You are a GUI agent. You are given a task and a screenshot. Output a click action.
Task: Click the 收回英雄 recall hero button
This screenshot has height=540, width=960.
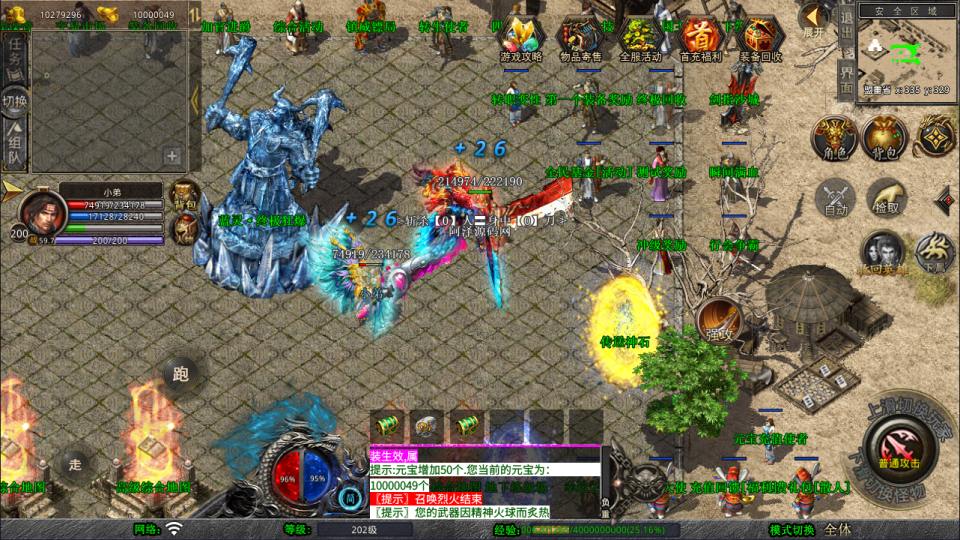click(x=882, y=253)
